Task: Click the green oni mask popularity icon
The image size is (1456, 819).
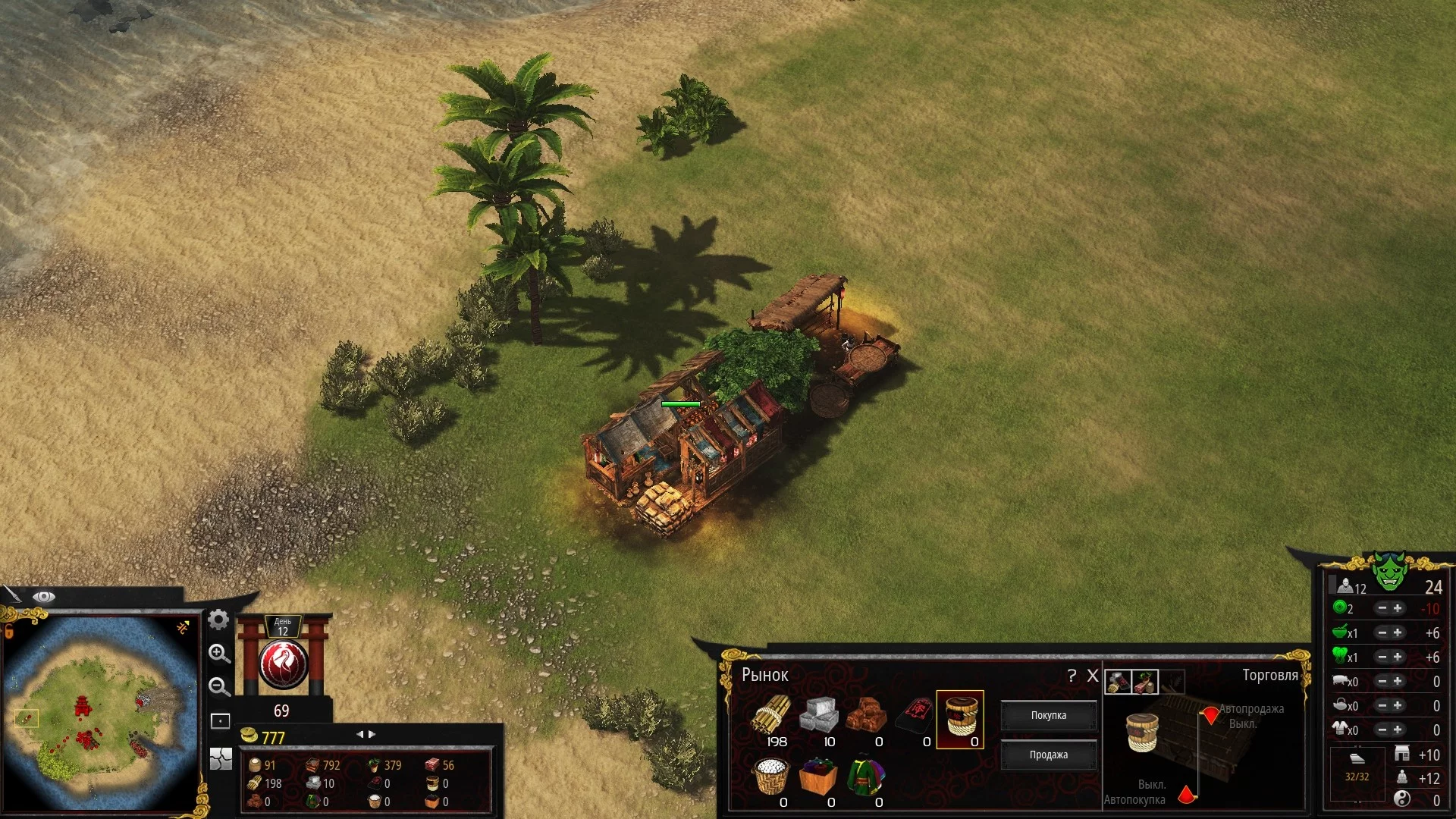Action: (x=1389, y=572)
